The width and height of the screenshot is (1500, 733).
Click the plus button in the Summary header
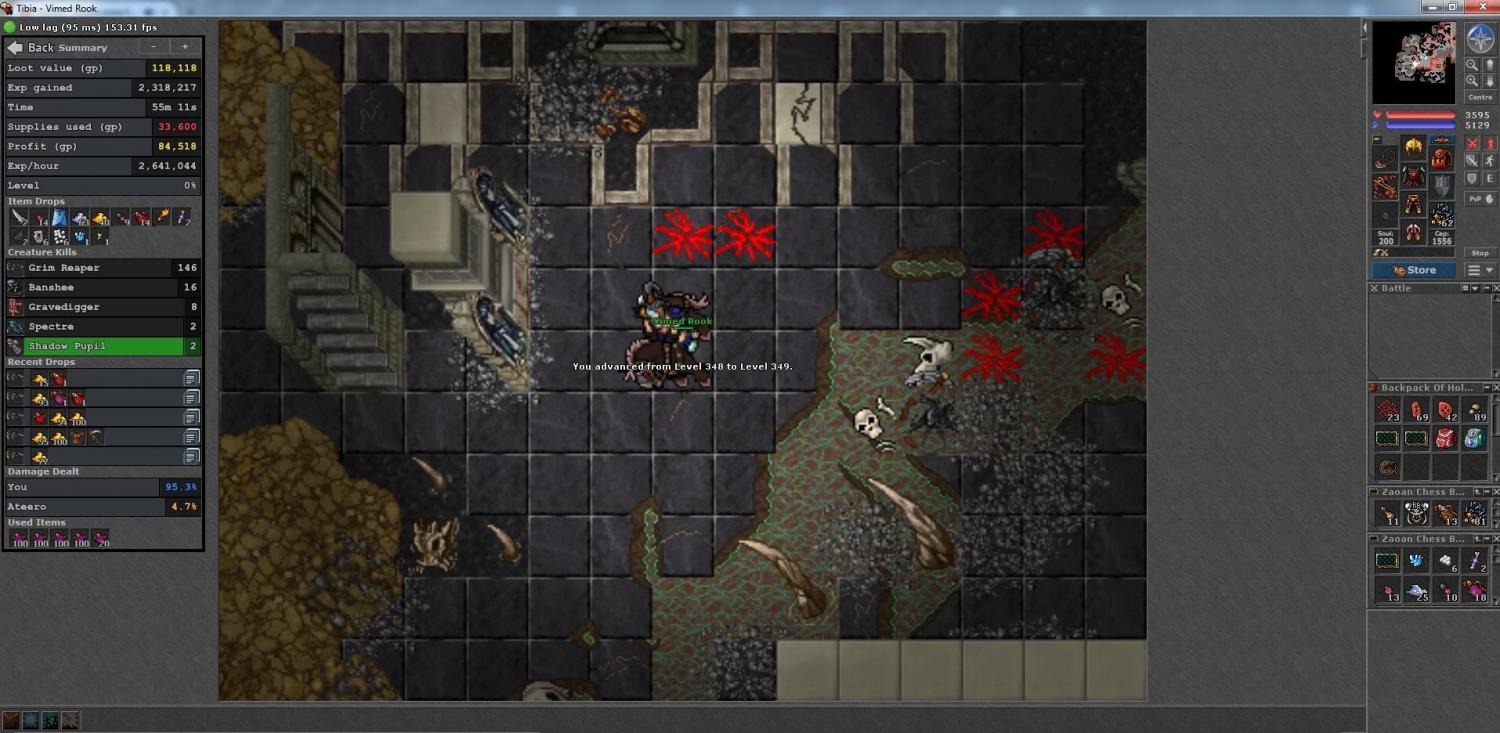click(185, 47)
